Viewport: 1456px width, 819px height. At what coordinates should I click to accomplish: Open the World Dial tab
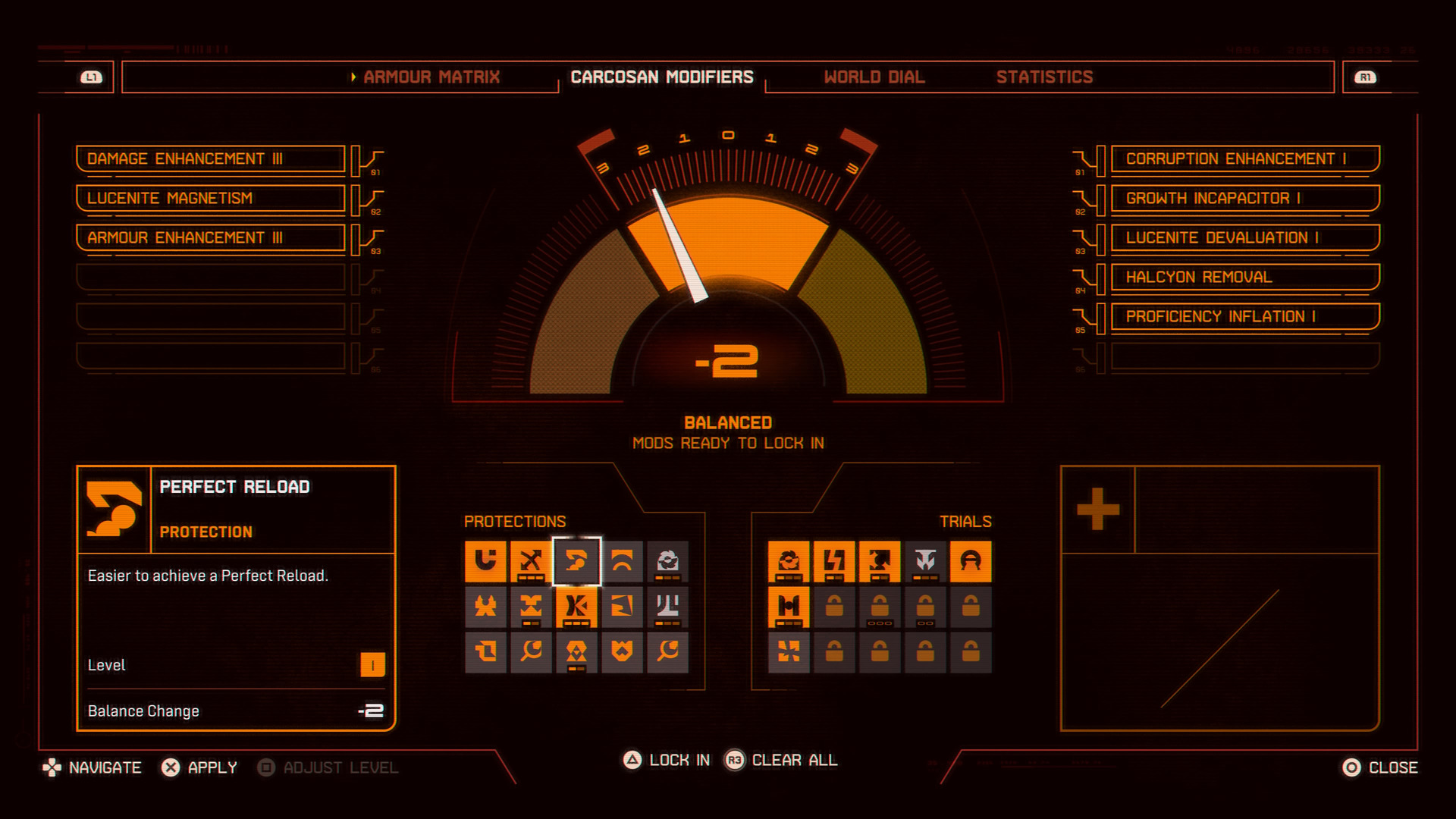point(874,77)
